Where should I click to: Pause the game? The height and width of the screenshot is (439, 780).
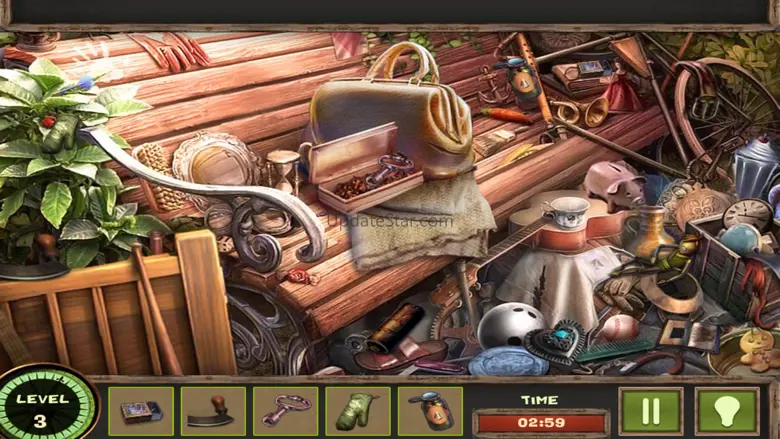point(650,411)
